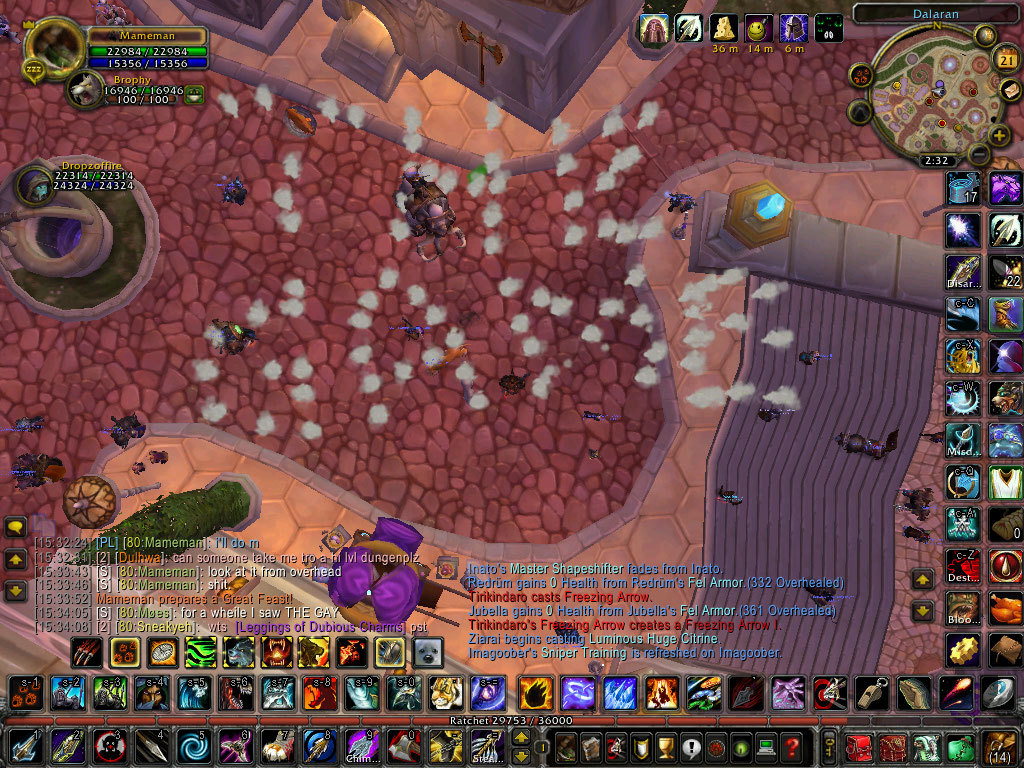This screenshot has height=768, width=1024.
Task: Zoom out the minimap with the minus button
Action: pos(979,155)
